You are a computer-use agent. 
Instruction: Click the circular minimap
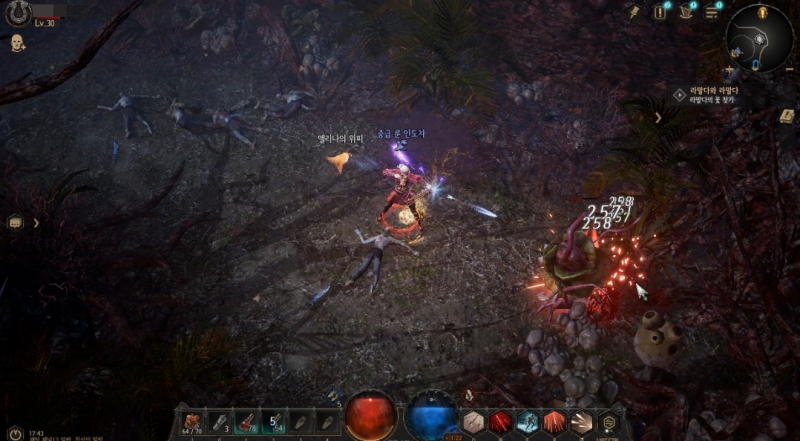(758, 38)
